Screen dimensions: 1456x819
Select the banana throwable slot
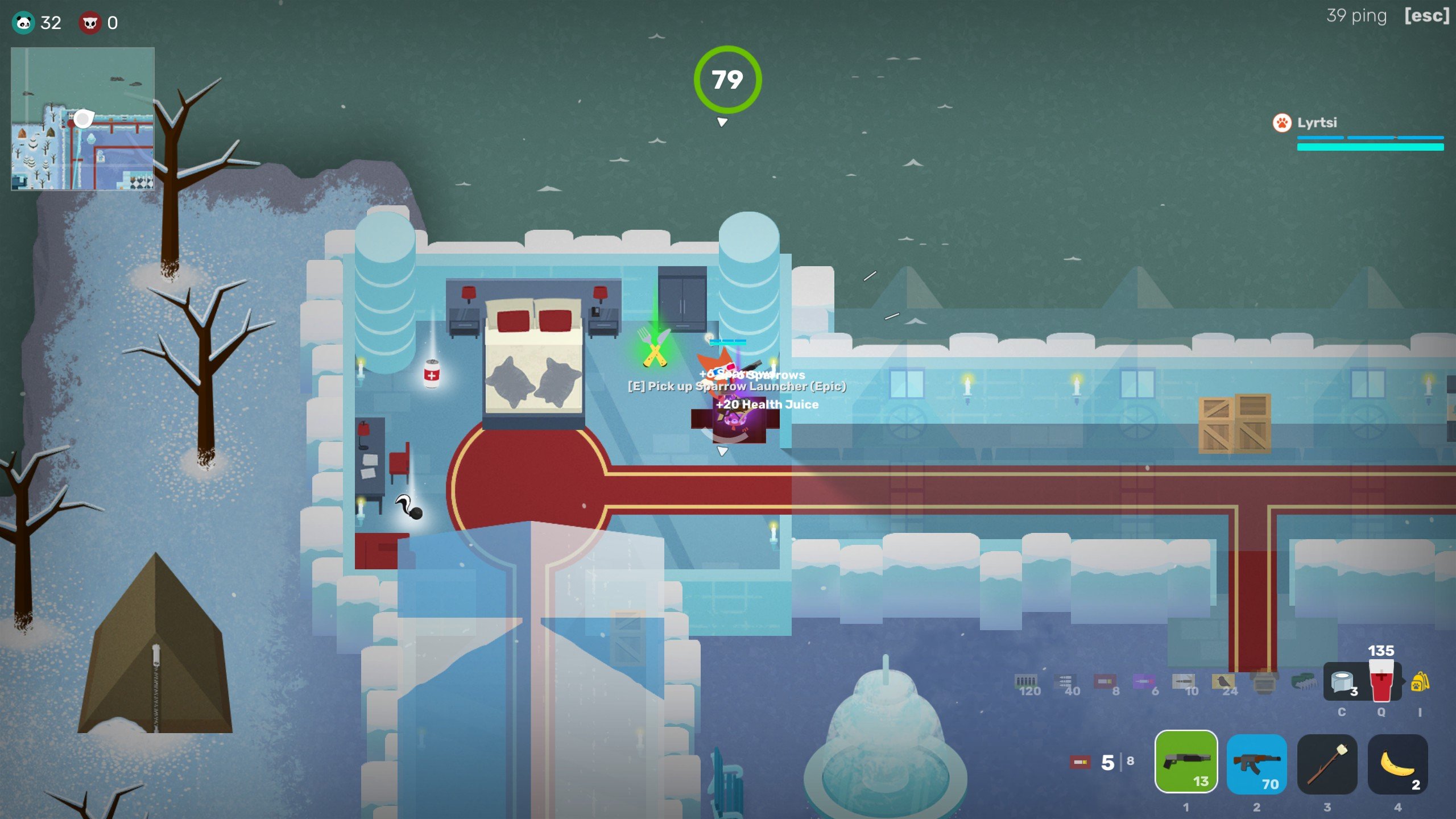point(1397,763)
